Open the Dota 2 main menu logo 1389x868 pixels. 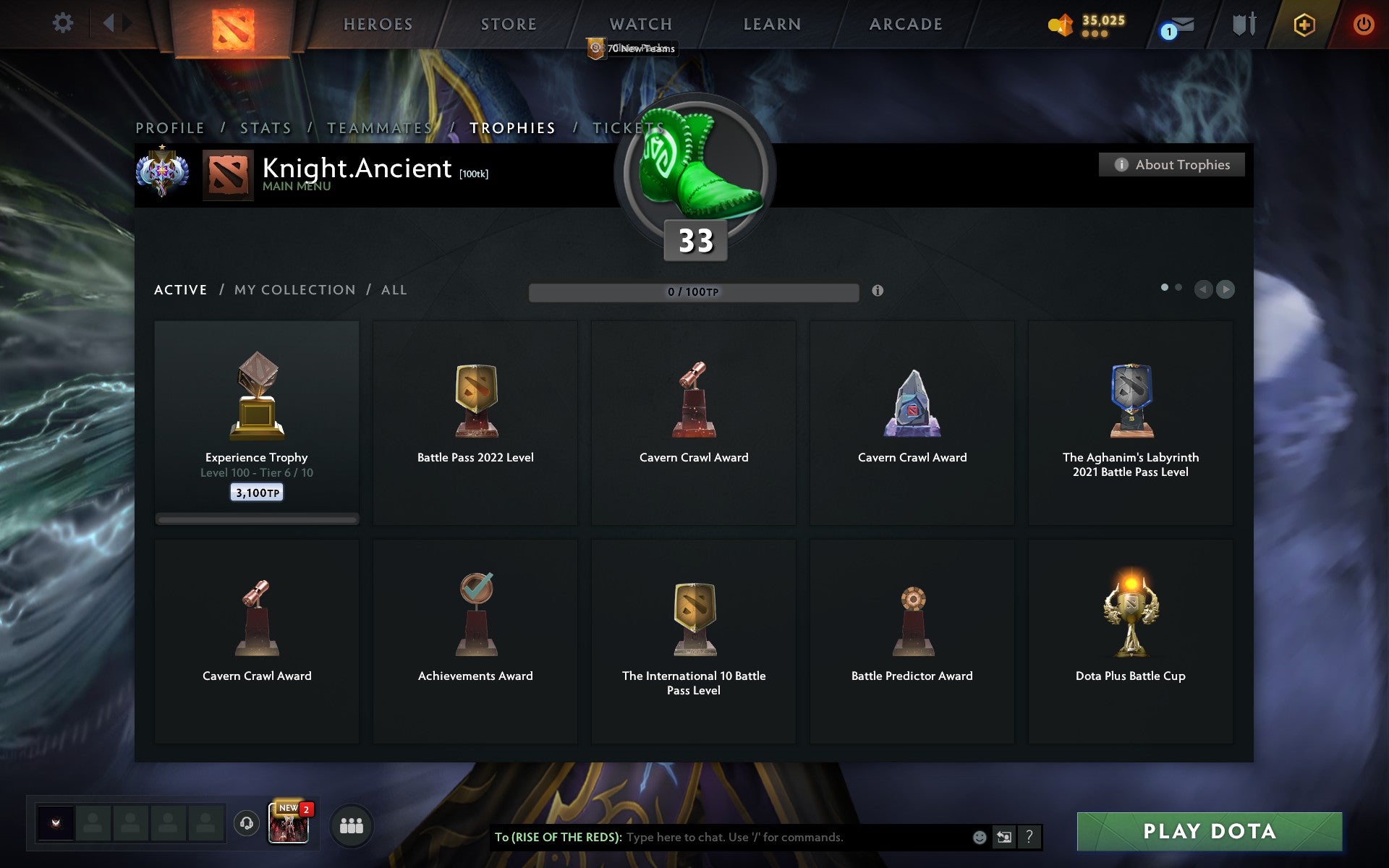(x=233, y=25)
